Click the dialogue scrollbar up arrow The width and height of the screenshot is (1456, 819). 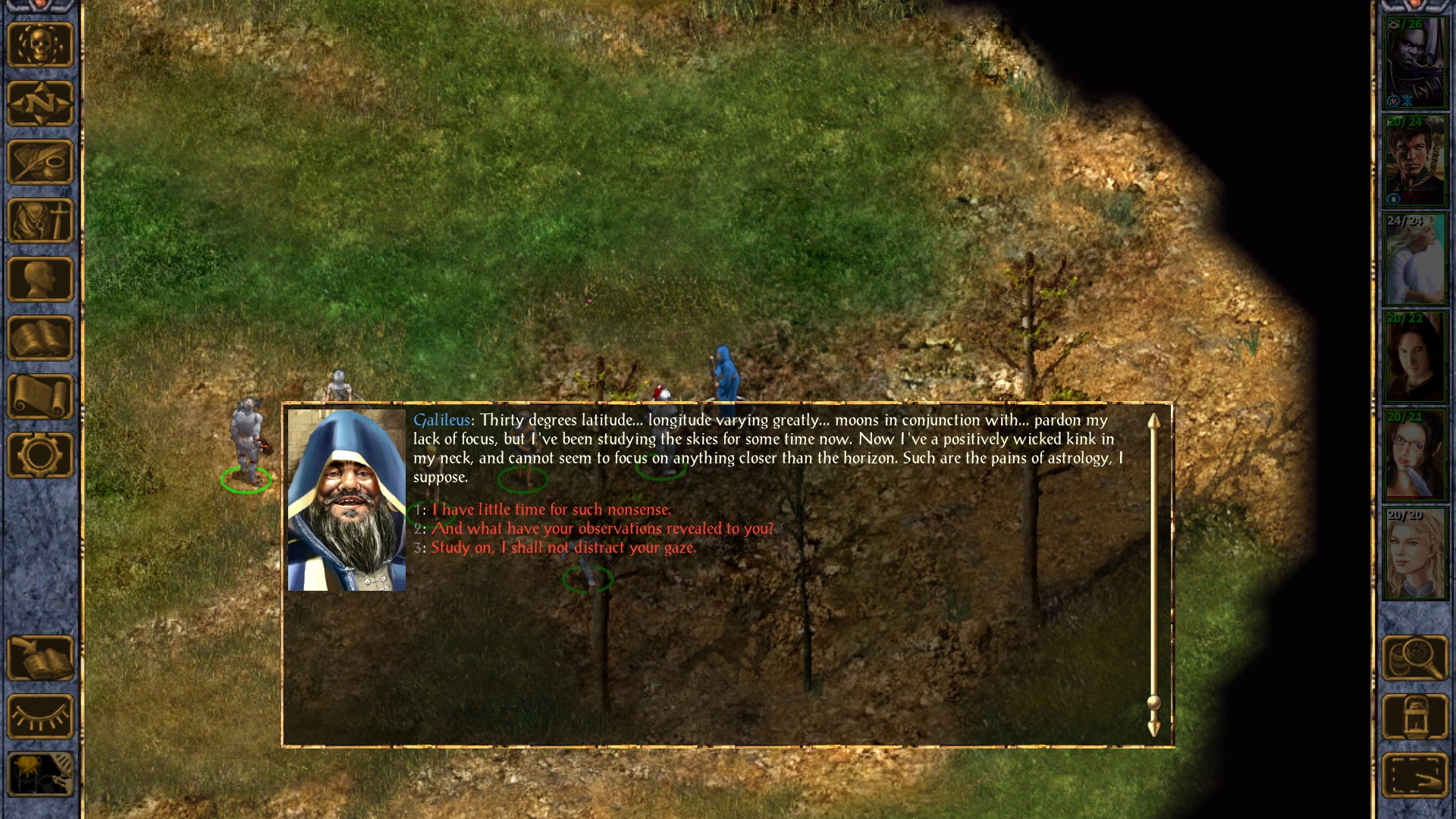tap(1153, 422)
